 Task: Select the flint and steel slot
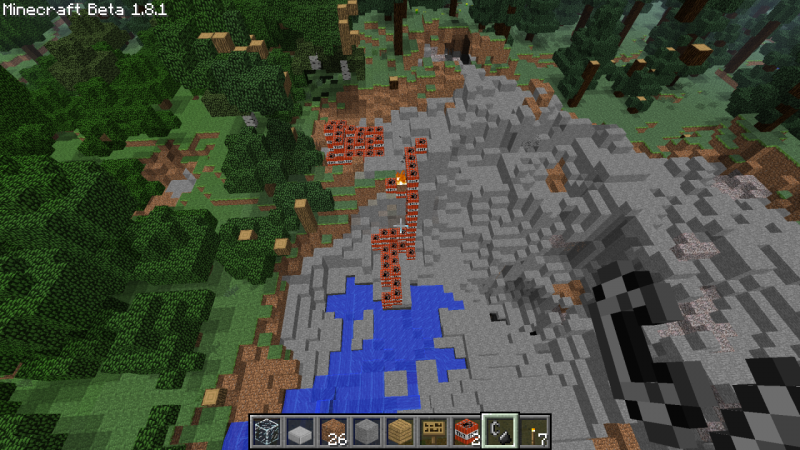tap(500, 431)
